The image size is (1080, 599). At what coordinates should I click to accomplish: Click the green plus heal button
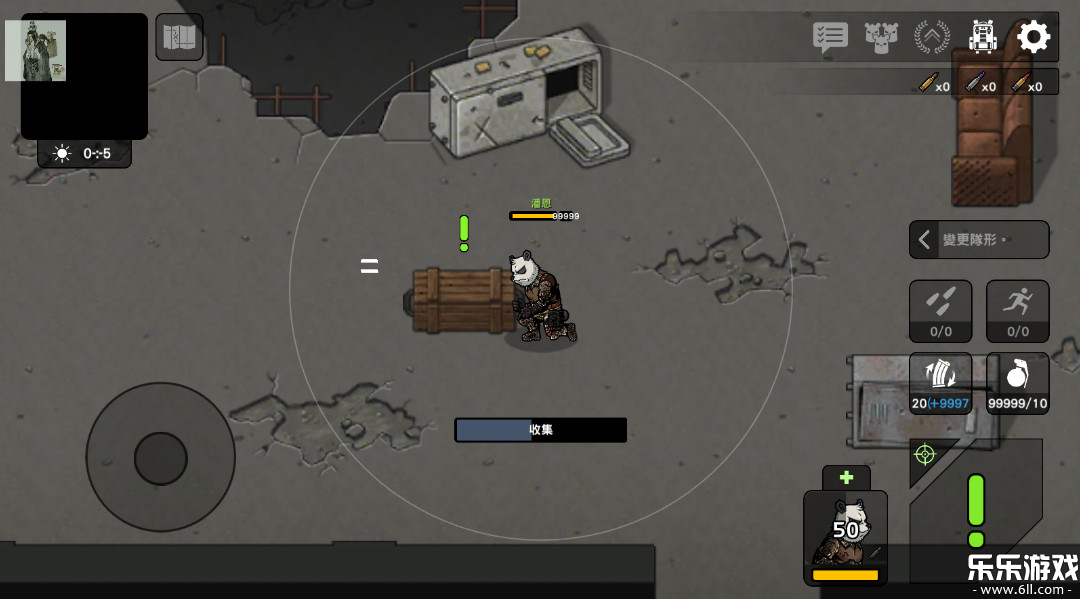[846, 478]
